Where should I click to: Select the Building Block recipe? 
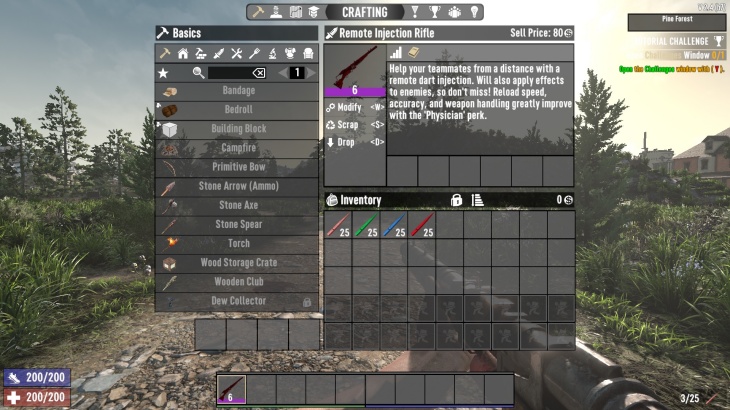click(238, 129)
